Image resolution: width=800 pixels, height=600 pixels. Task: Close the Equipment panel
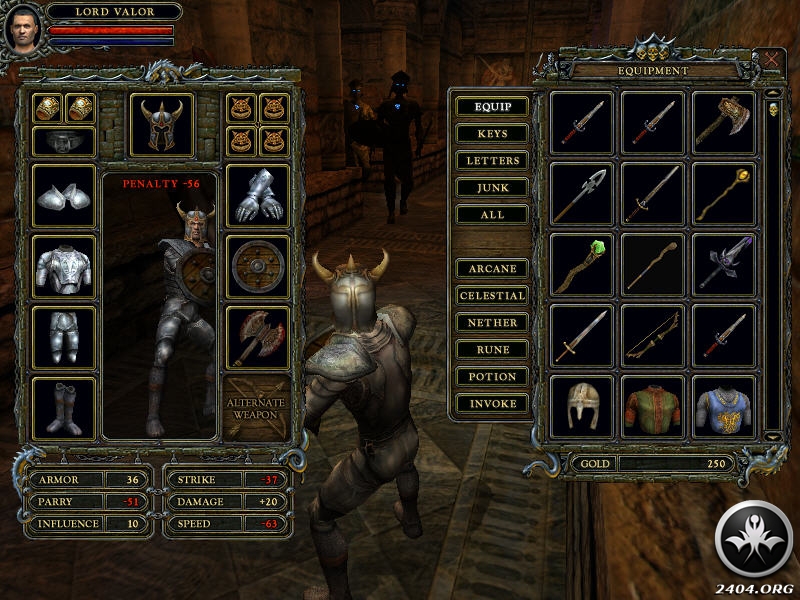772,59
